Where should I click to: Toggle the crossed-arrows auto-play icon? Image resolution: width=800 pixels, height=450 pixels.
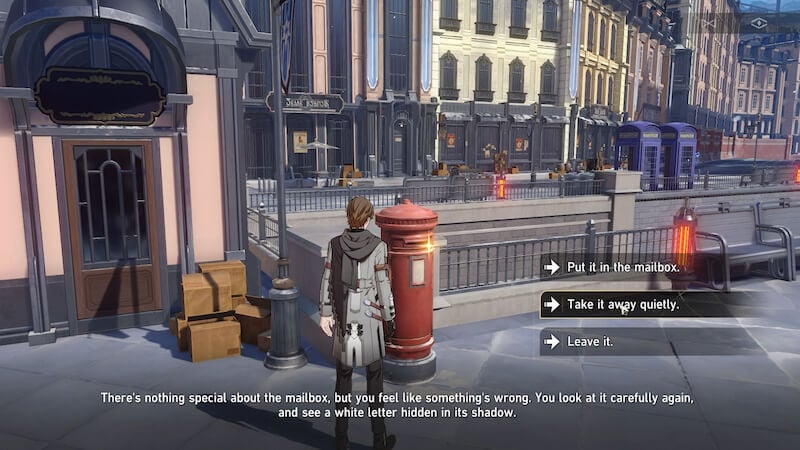[708, 22]
